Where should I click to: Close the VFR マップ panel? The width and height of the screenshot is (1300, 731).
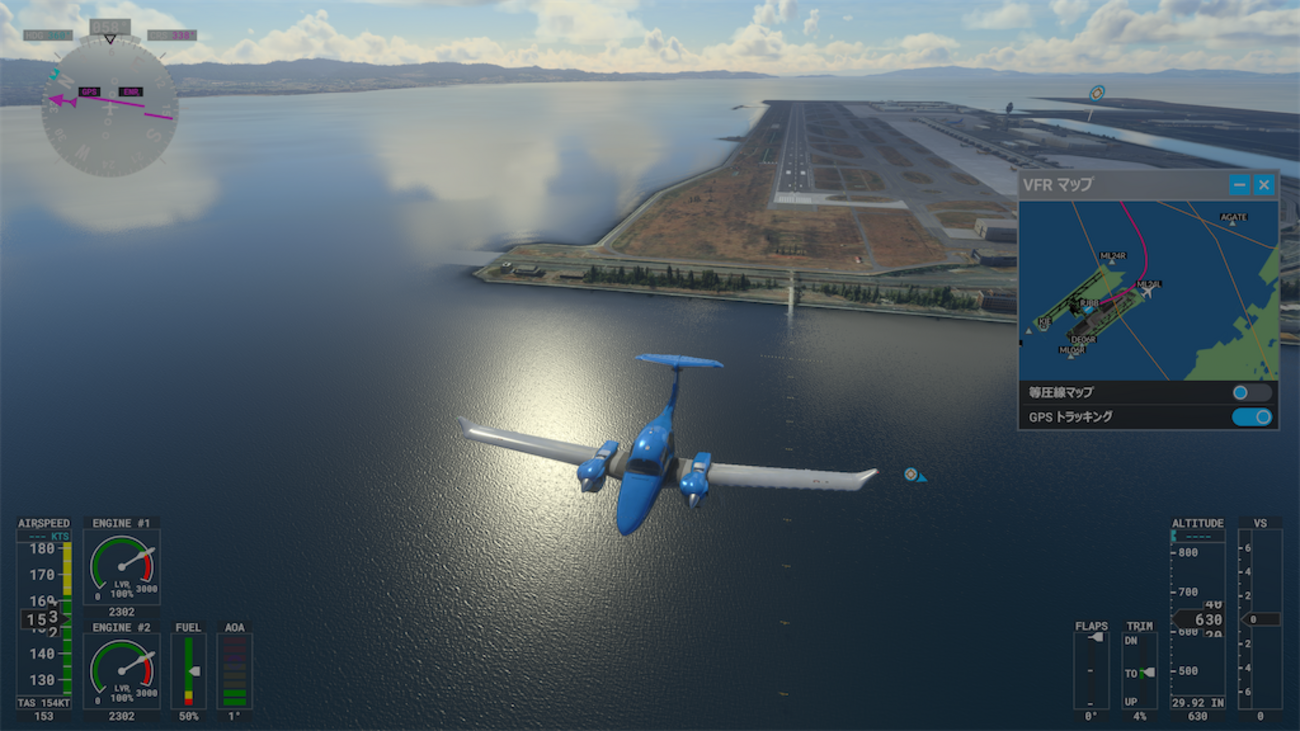tap(1264, 184)
